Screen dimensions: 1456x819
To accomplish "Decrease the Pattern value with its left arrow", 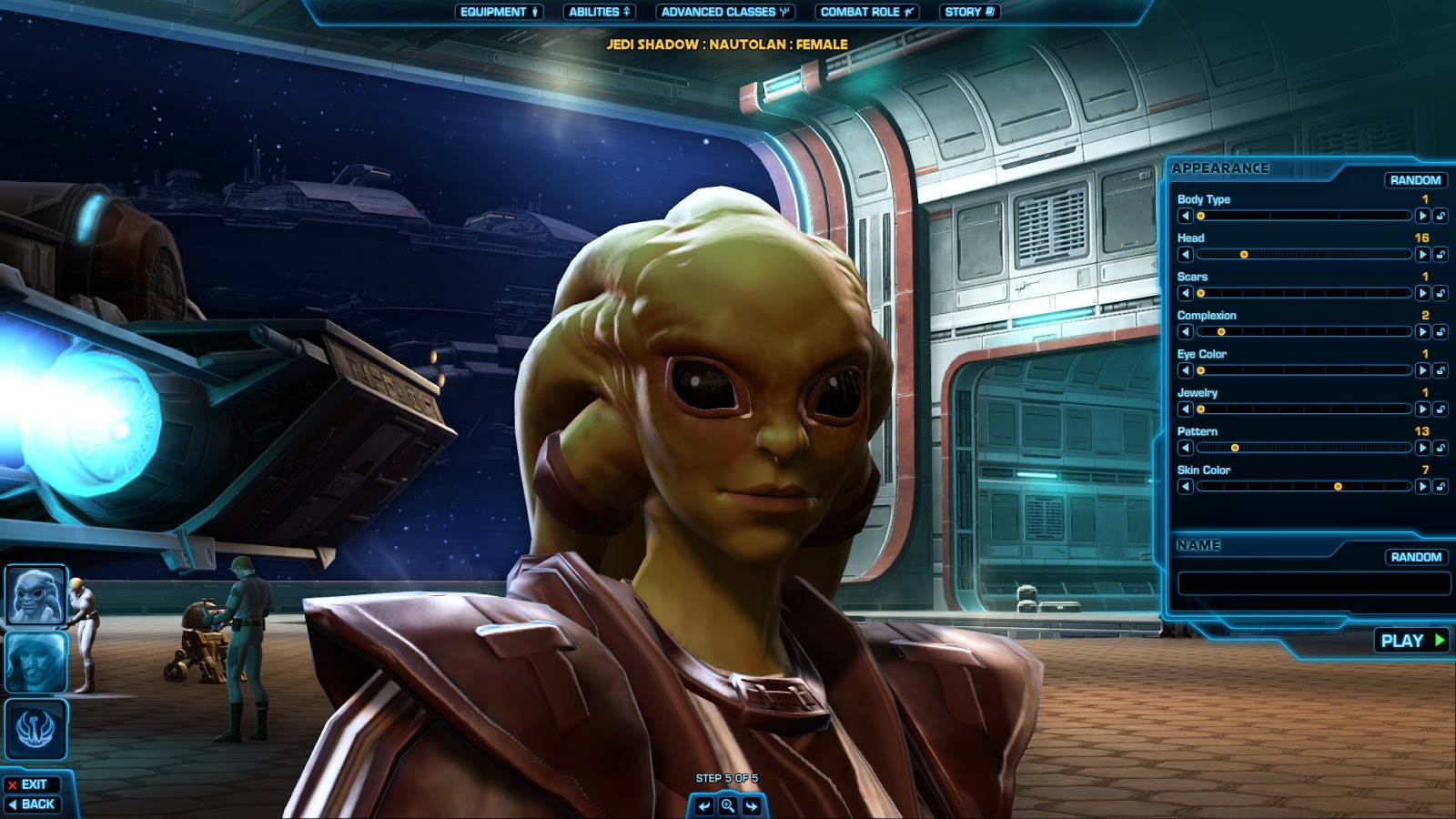I will pos(1185,449).
